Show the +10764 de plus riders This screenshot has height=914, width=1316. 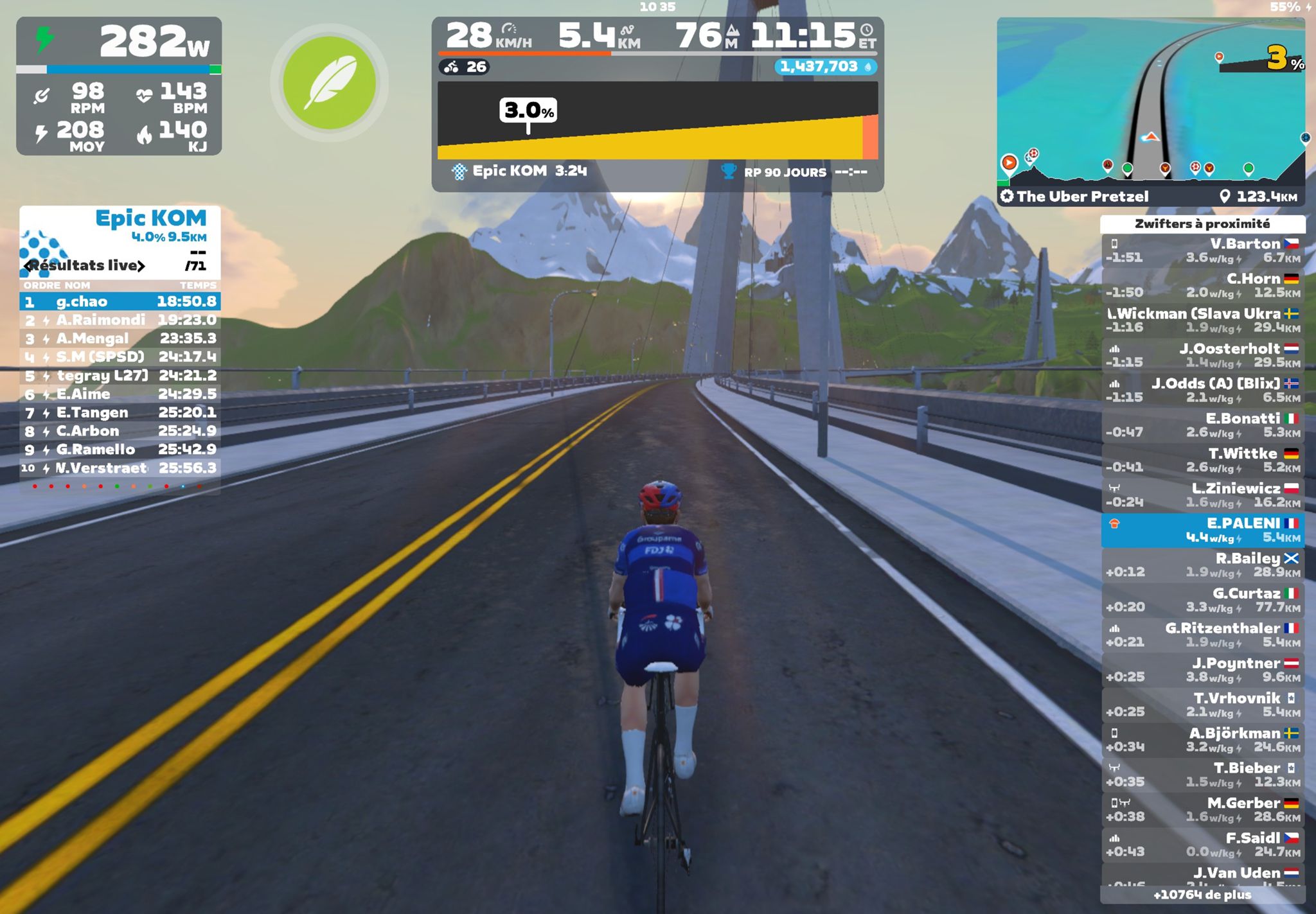1202,895
